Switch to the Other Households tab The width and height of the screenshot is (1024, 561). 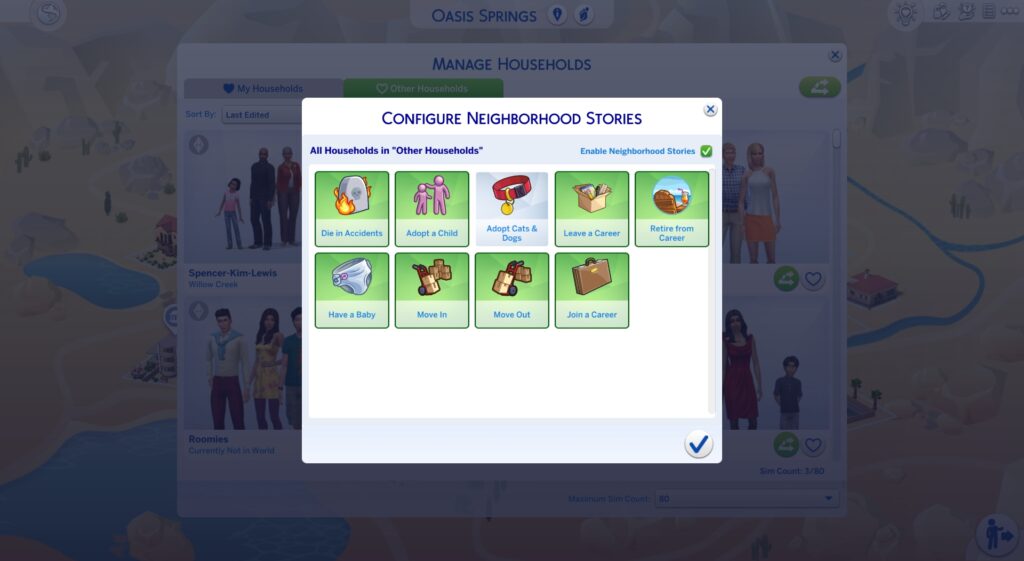(421, 89)
